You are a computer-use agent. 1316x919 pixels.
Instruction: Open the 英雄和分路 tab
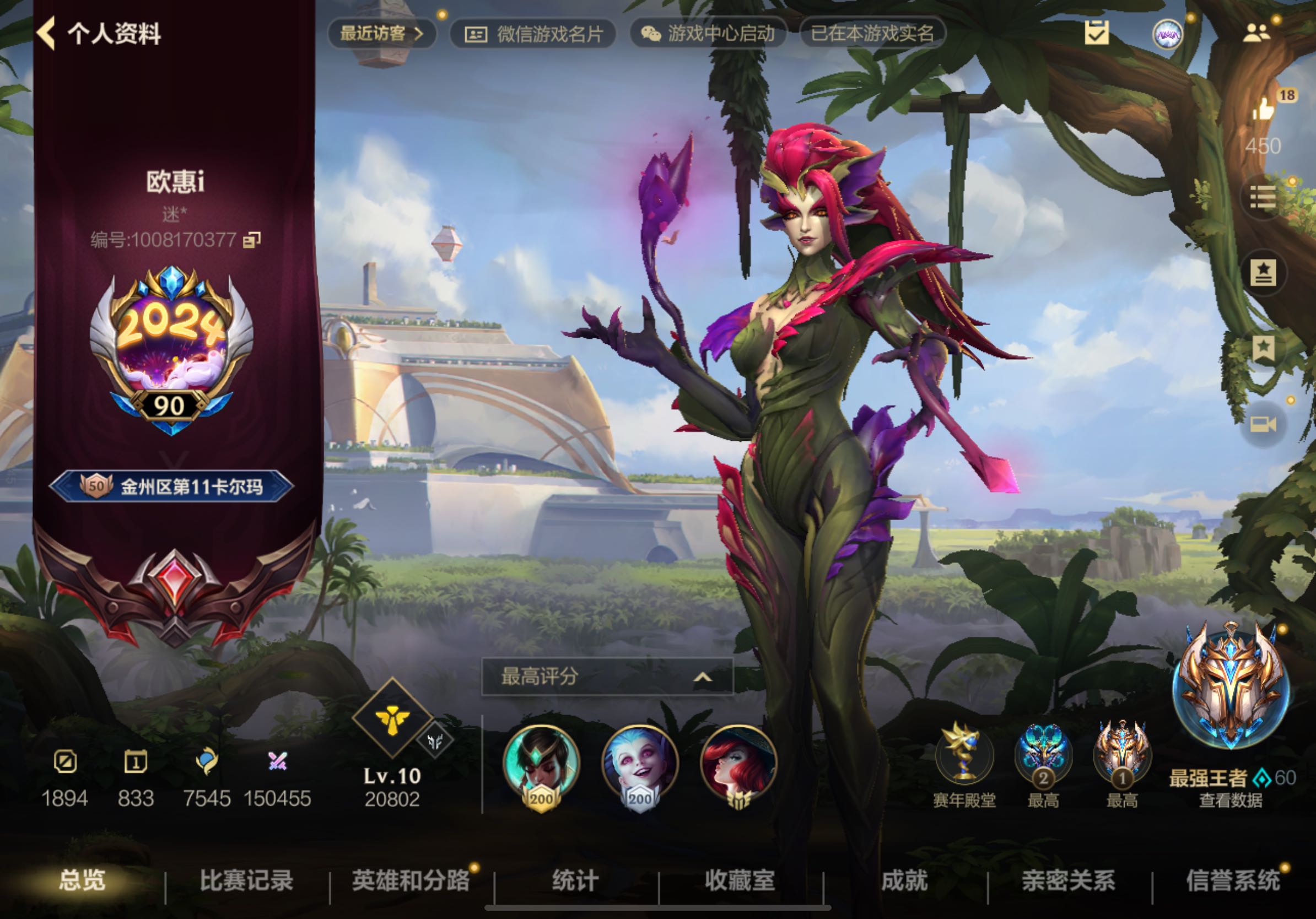point(411,880)
